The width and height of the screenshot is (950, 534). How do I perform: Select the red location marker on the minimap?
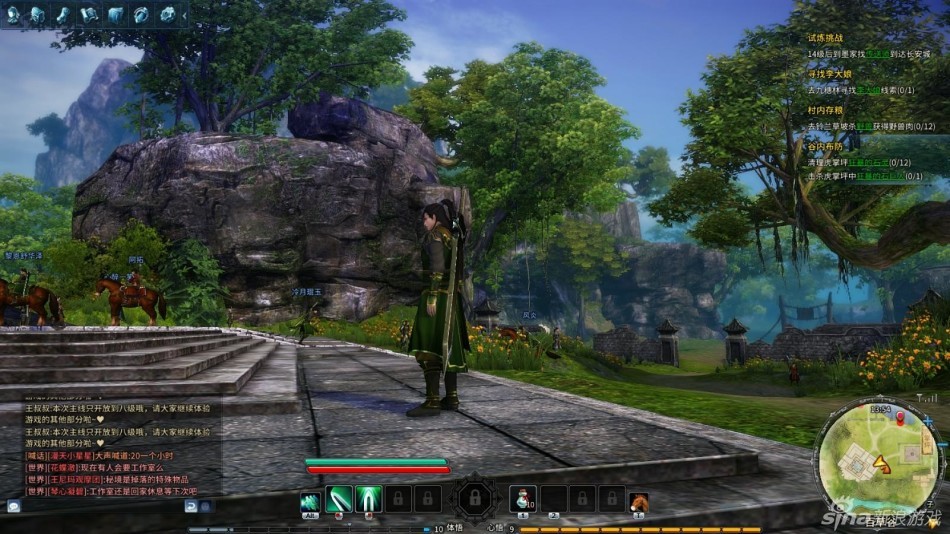[x=899, y=416]
